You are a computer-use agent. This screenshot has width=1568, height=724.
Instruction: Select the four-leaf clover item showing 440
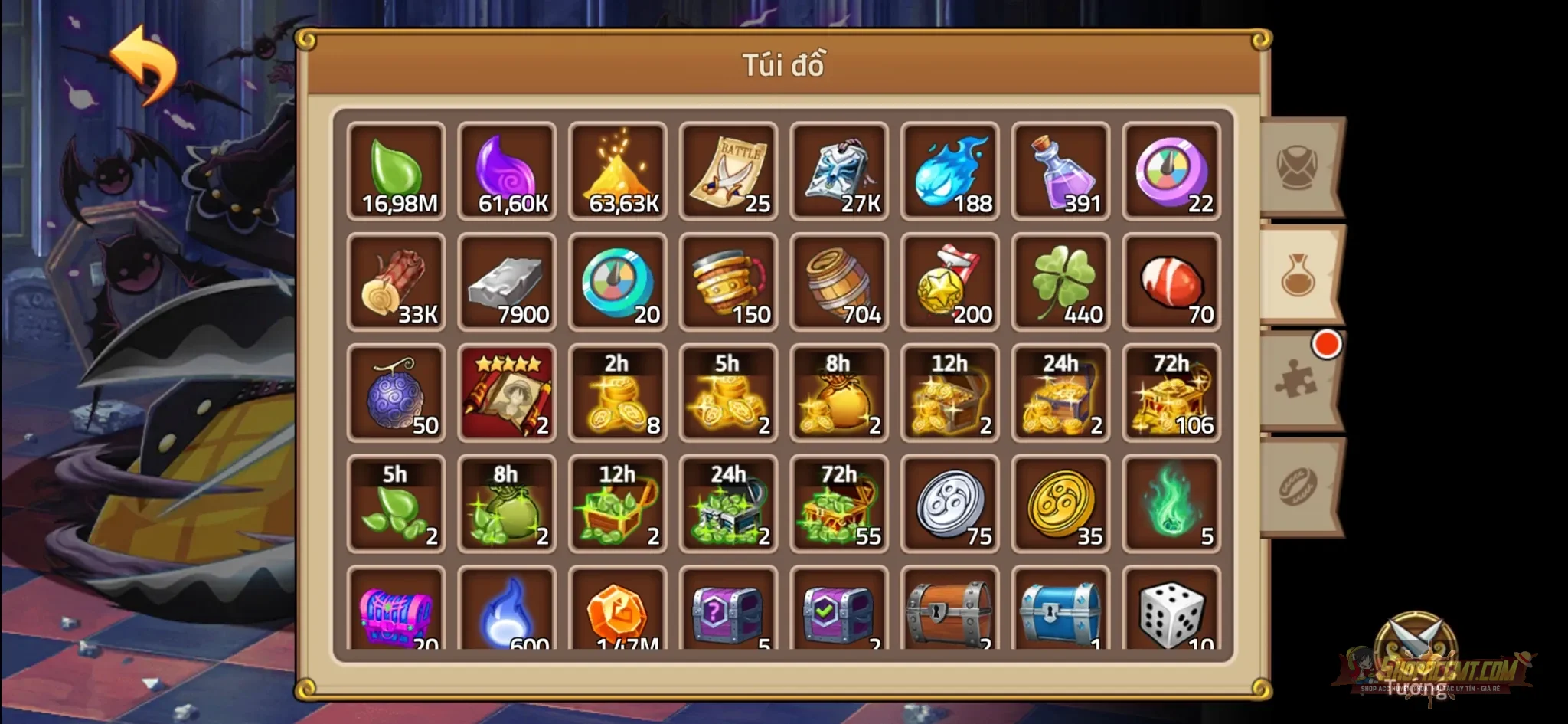tap(1061, 282)
